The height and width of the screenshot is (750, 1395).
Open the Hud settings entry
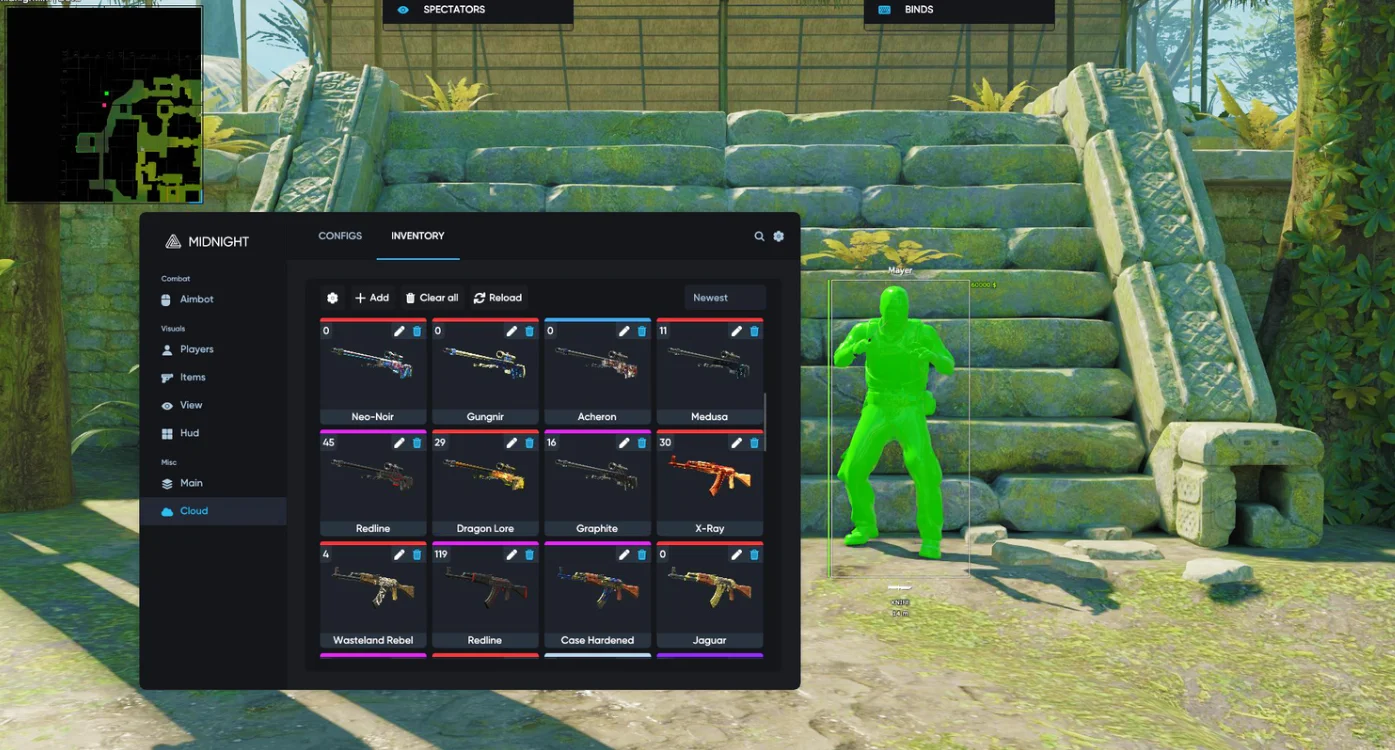tap(189, 434)
